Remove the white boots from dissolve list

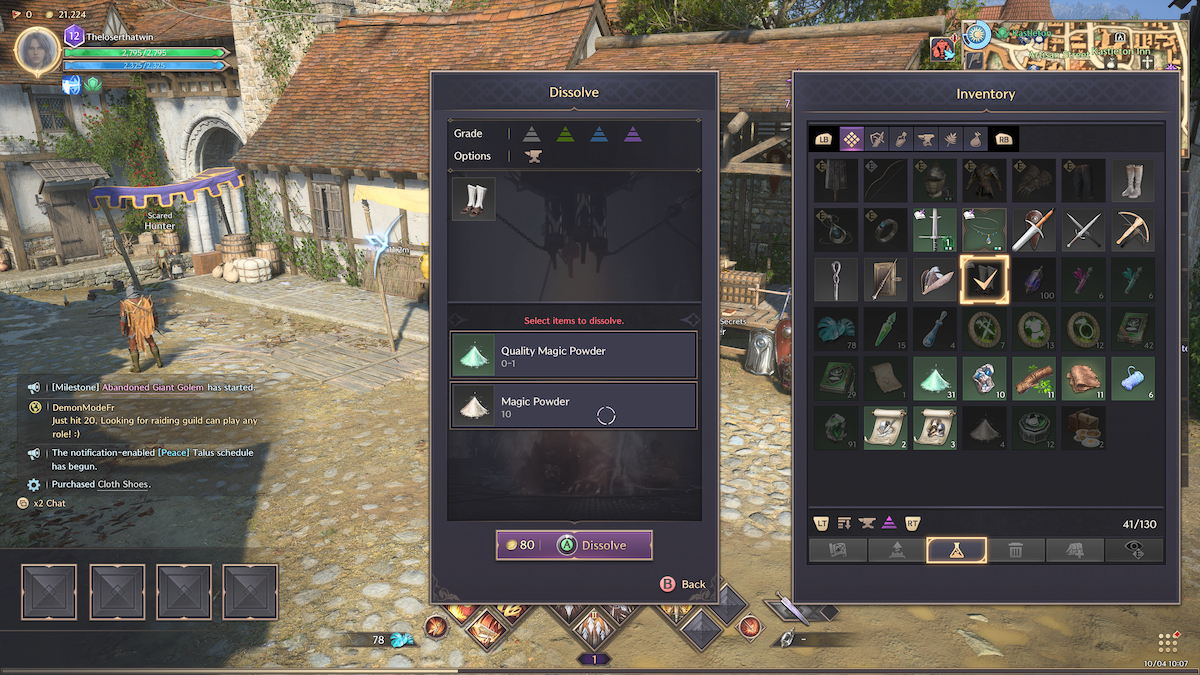pyautogui.click(x=473, y=199)
